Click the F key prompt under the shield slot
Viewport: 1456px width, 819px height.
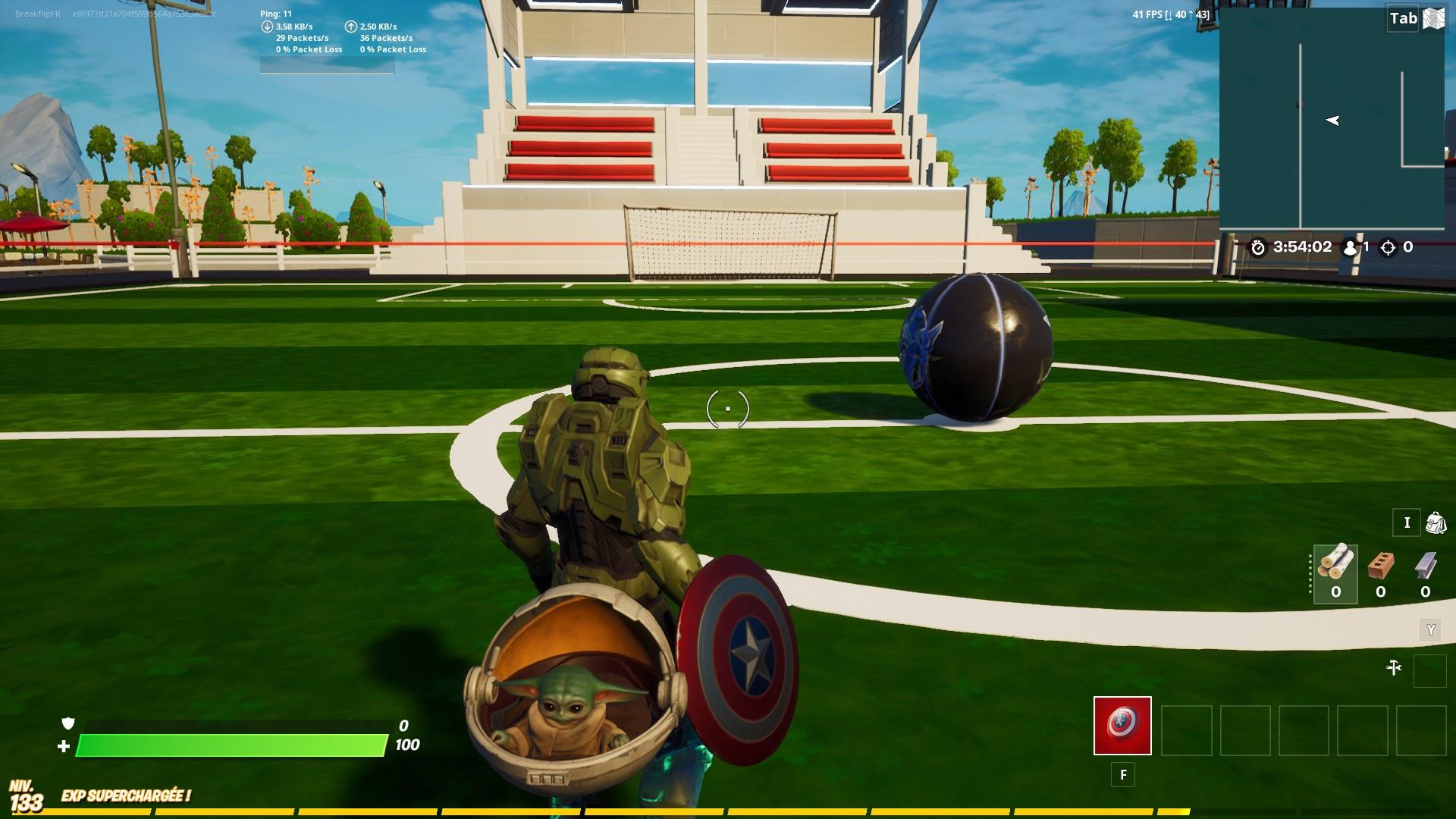(1122, 774)
